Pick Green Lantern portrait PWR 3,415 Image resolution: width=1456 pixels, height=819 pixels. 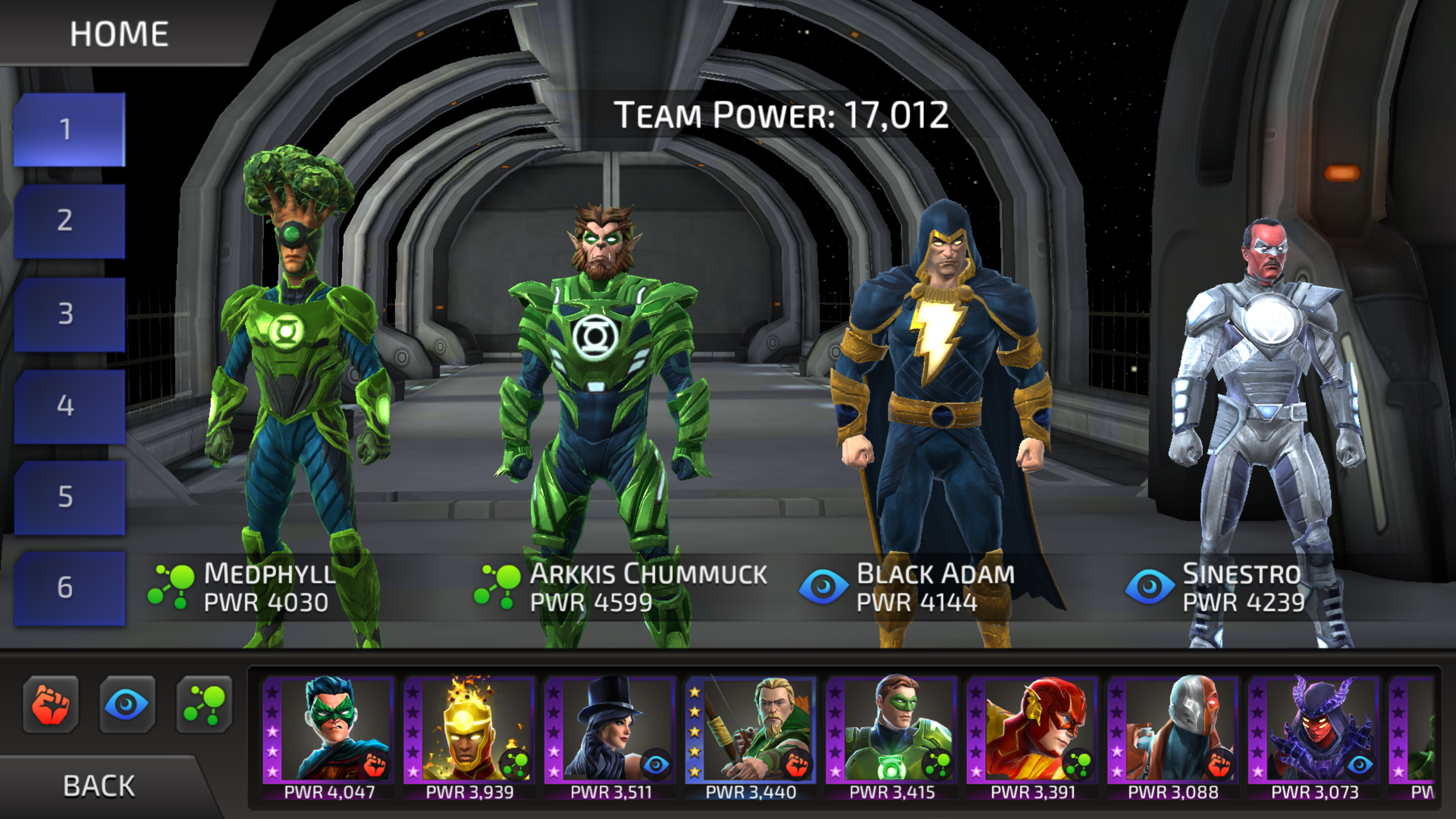(892, 734)
